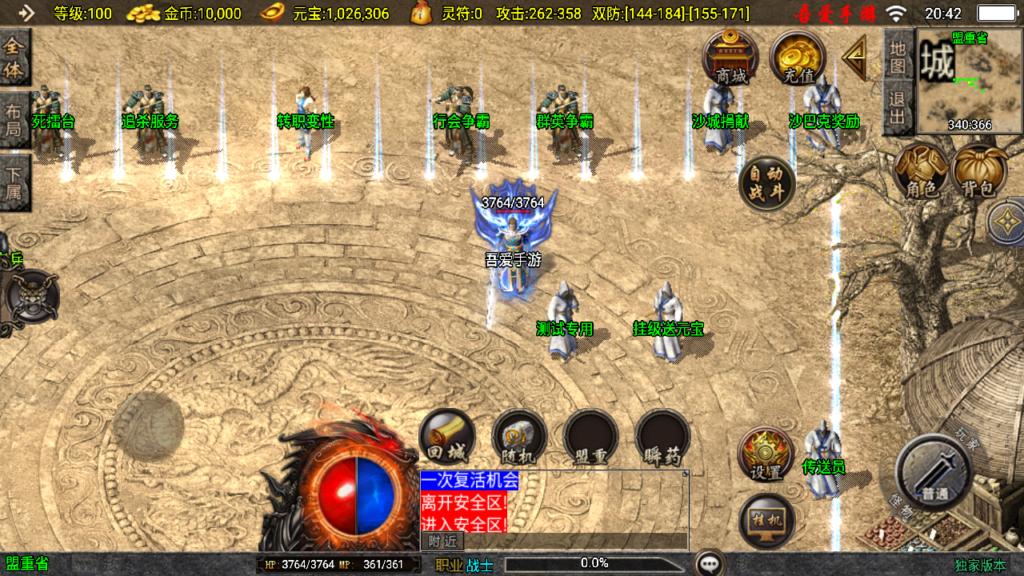
Task: Toggle 自动战斗 auto battle
Action: point(767,183)
